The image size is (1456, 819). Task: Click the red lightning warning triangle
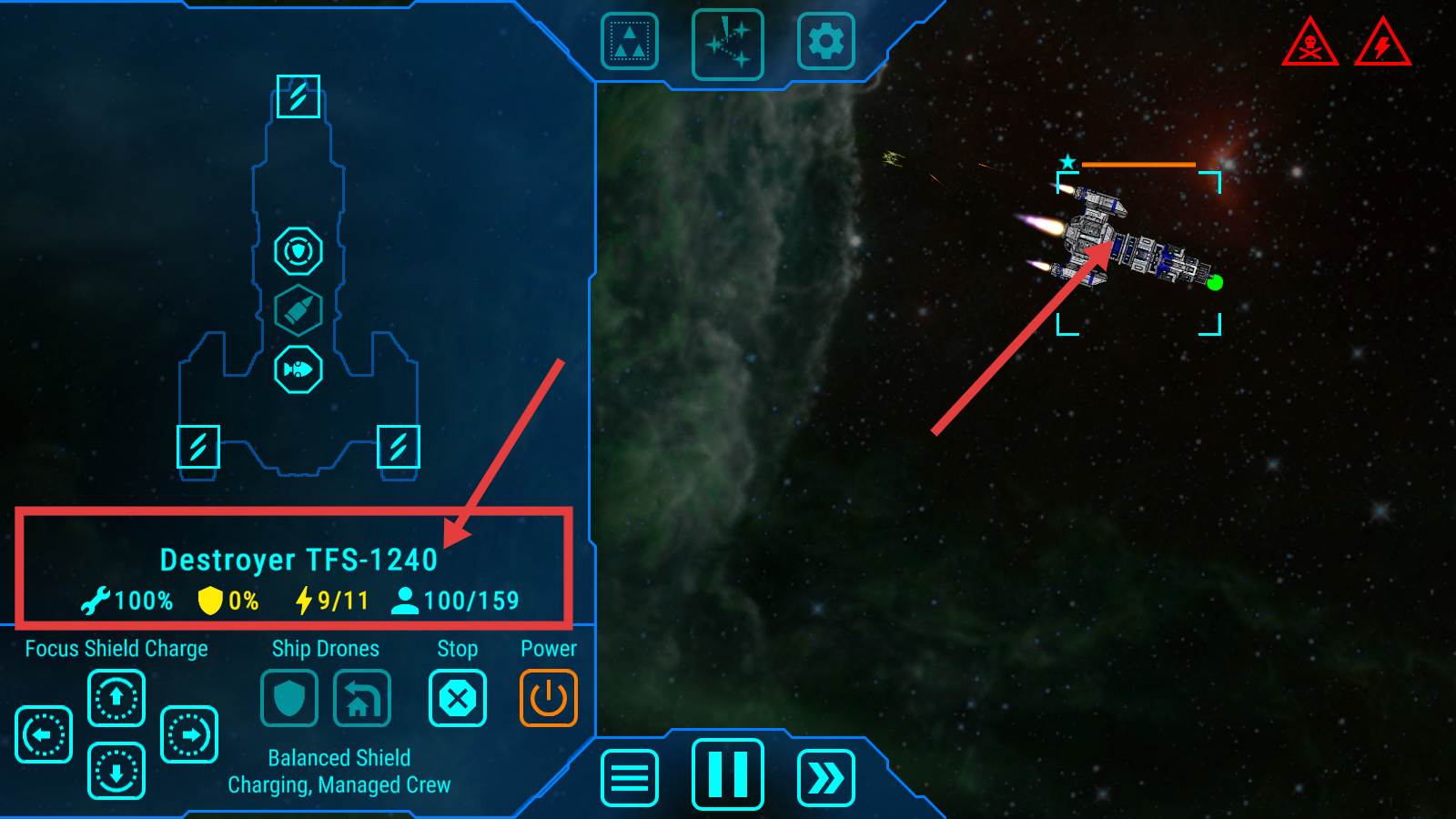1382,44
